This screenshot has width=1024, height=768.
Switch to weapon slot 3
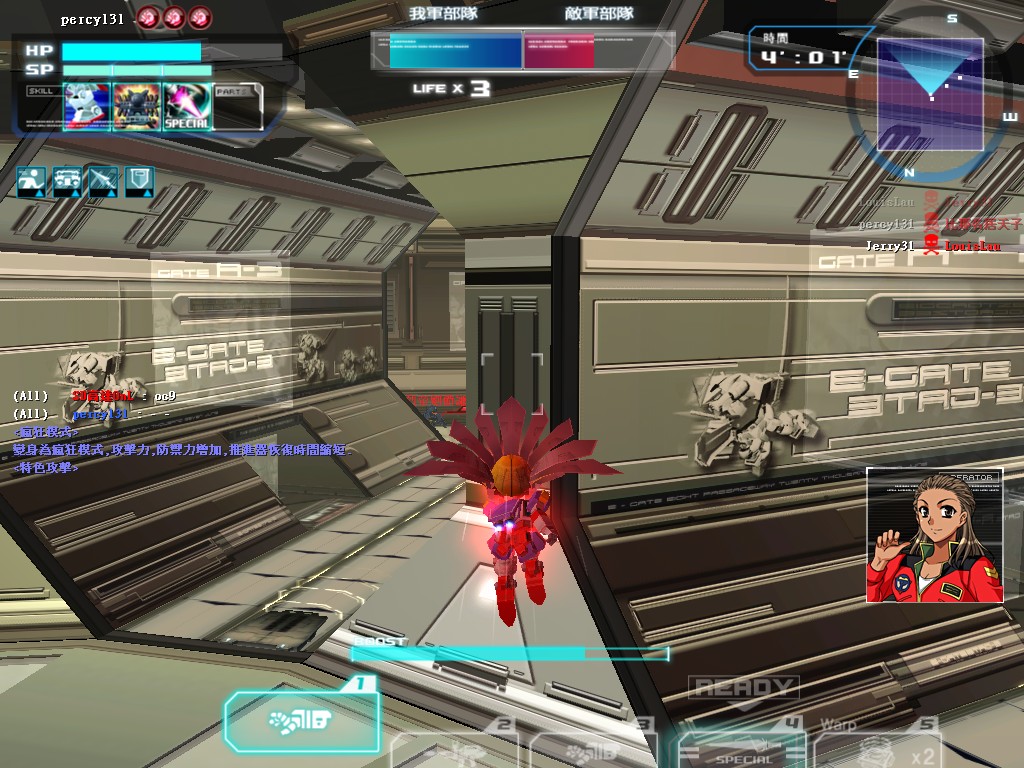tap(592, 750)
